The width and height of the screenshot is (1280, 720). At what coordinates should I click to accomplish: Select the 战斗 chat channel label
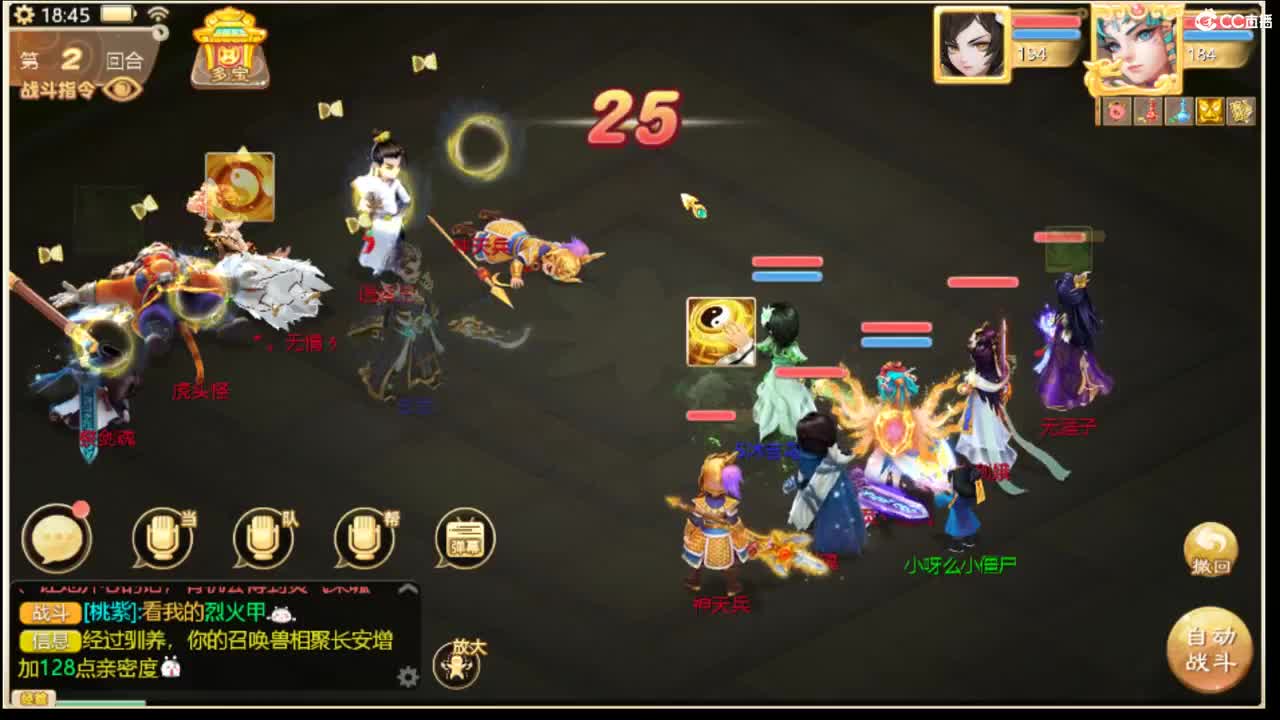coord(52,614)
